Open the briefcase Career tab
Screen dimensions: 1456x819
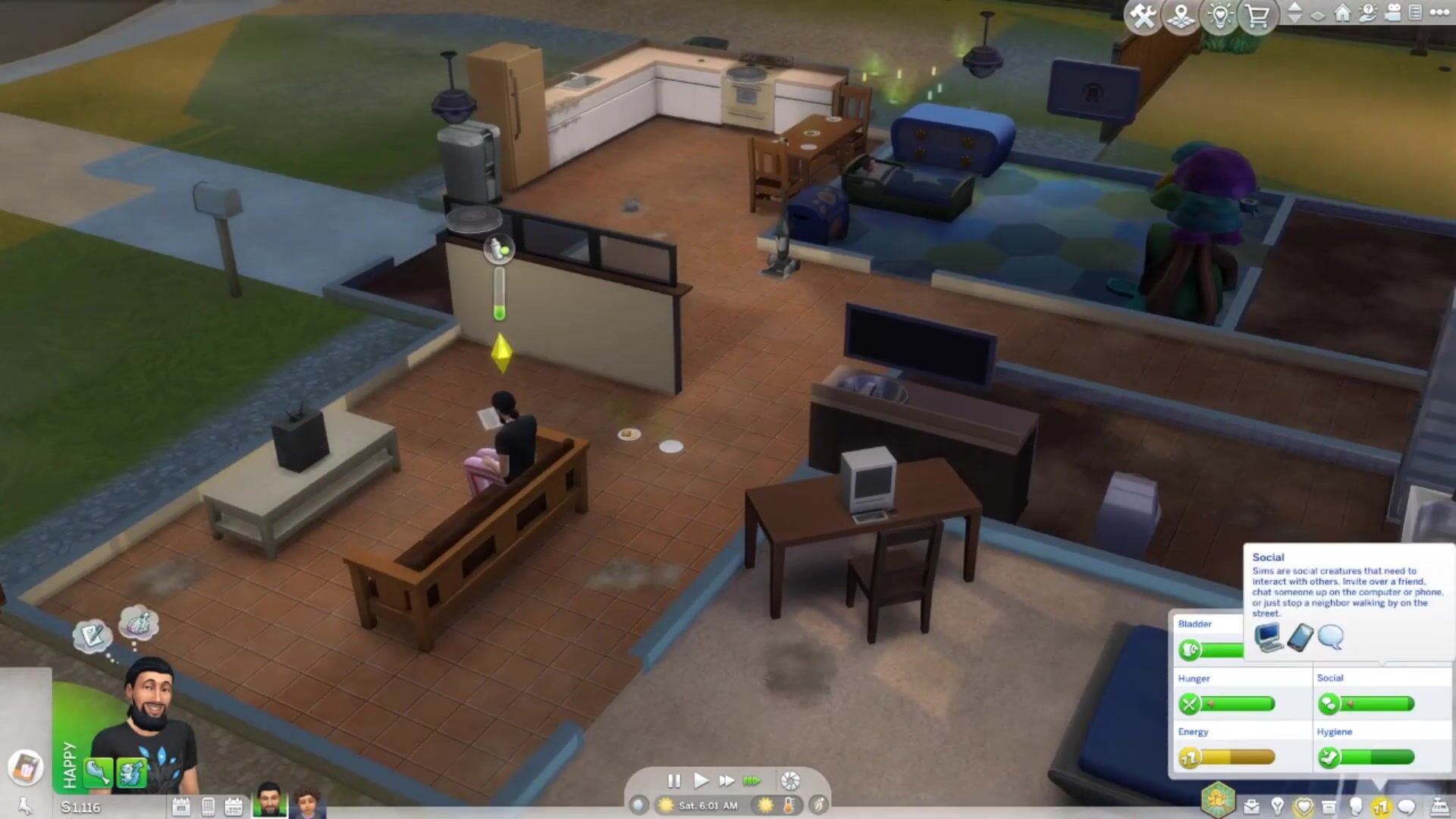pos(1251,807)
